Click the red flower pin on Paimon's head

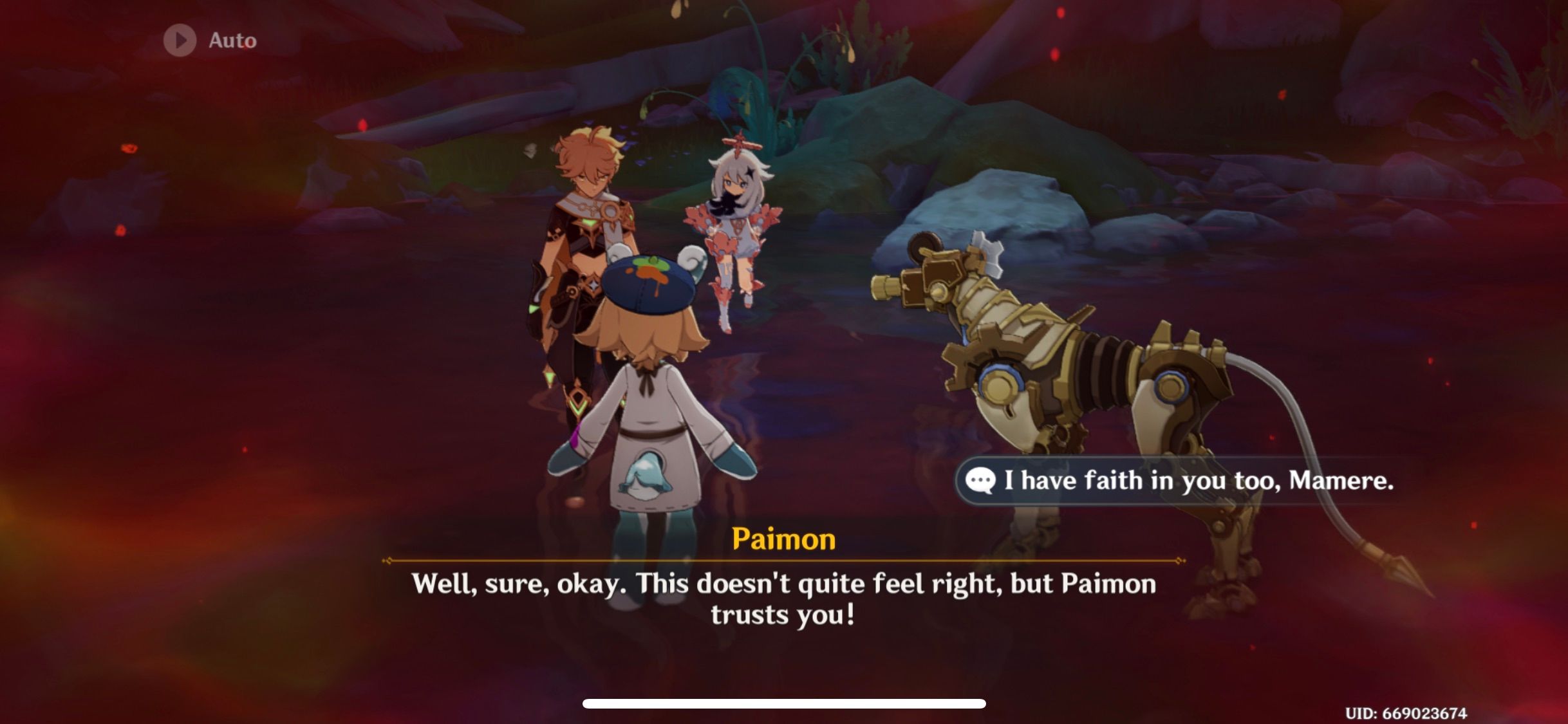pyautogui.click(x=738, y=143)
